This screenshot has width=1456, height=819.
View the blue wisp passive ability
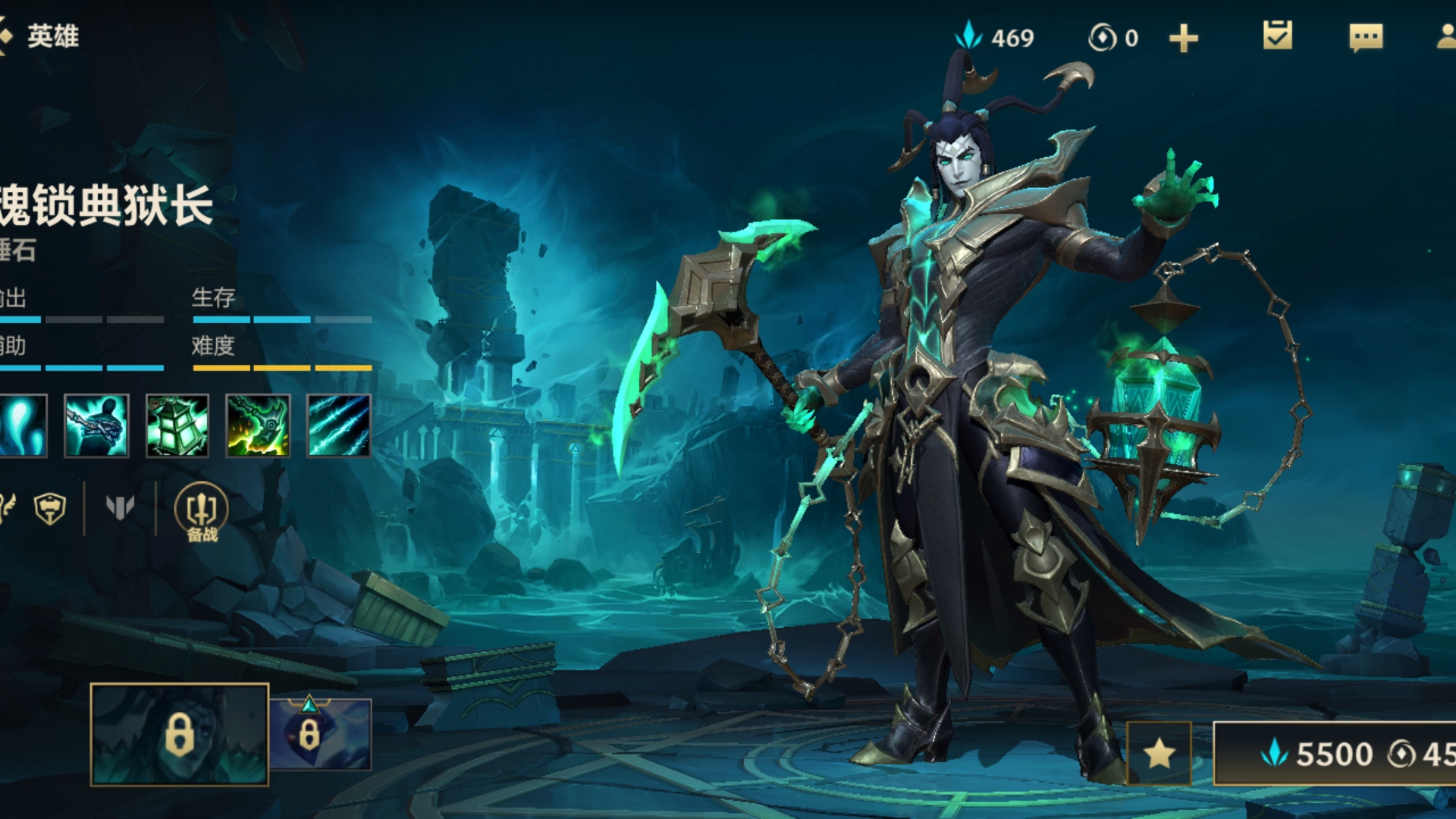click(21, 425)
